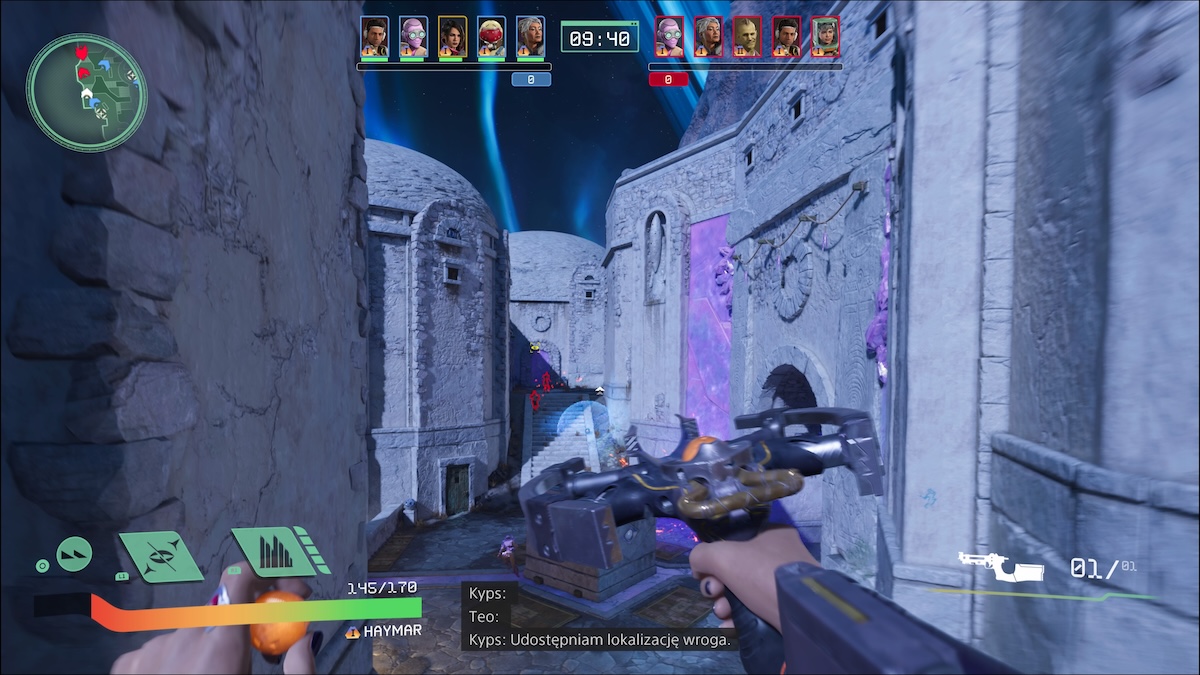
Task: Select the gold-framed dark-haired woman portrait
Action: [452, 36]
